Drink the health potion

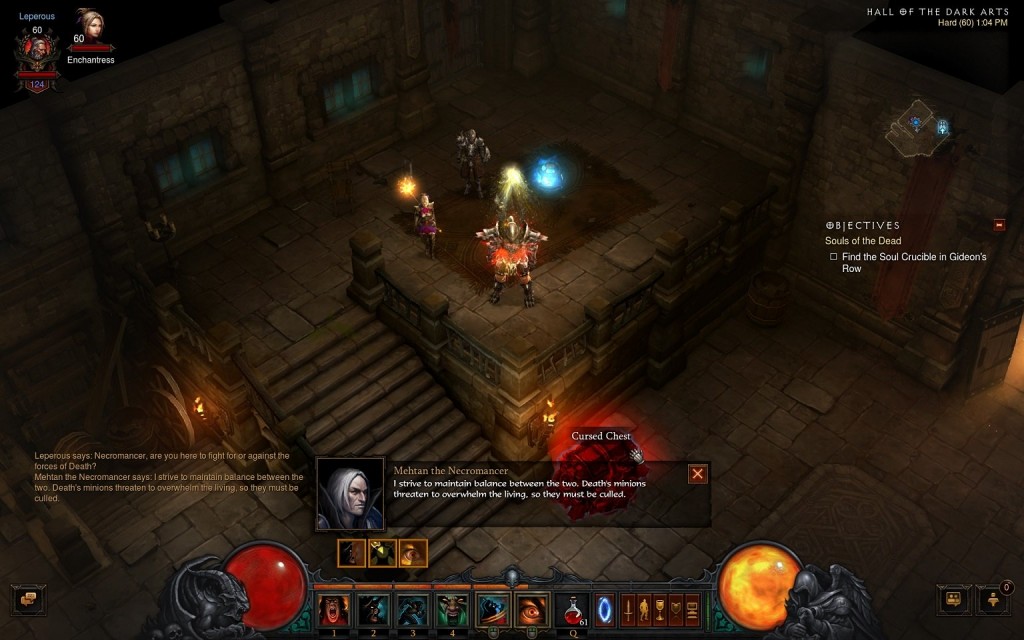click(574, 609)
